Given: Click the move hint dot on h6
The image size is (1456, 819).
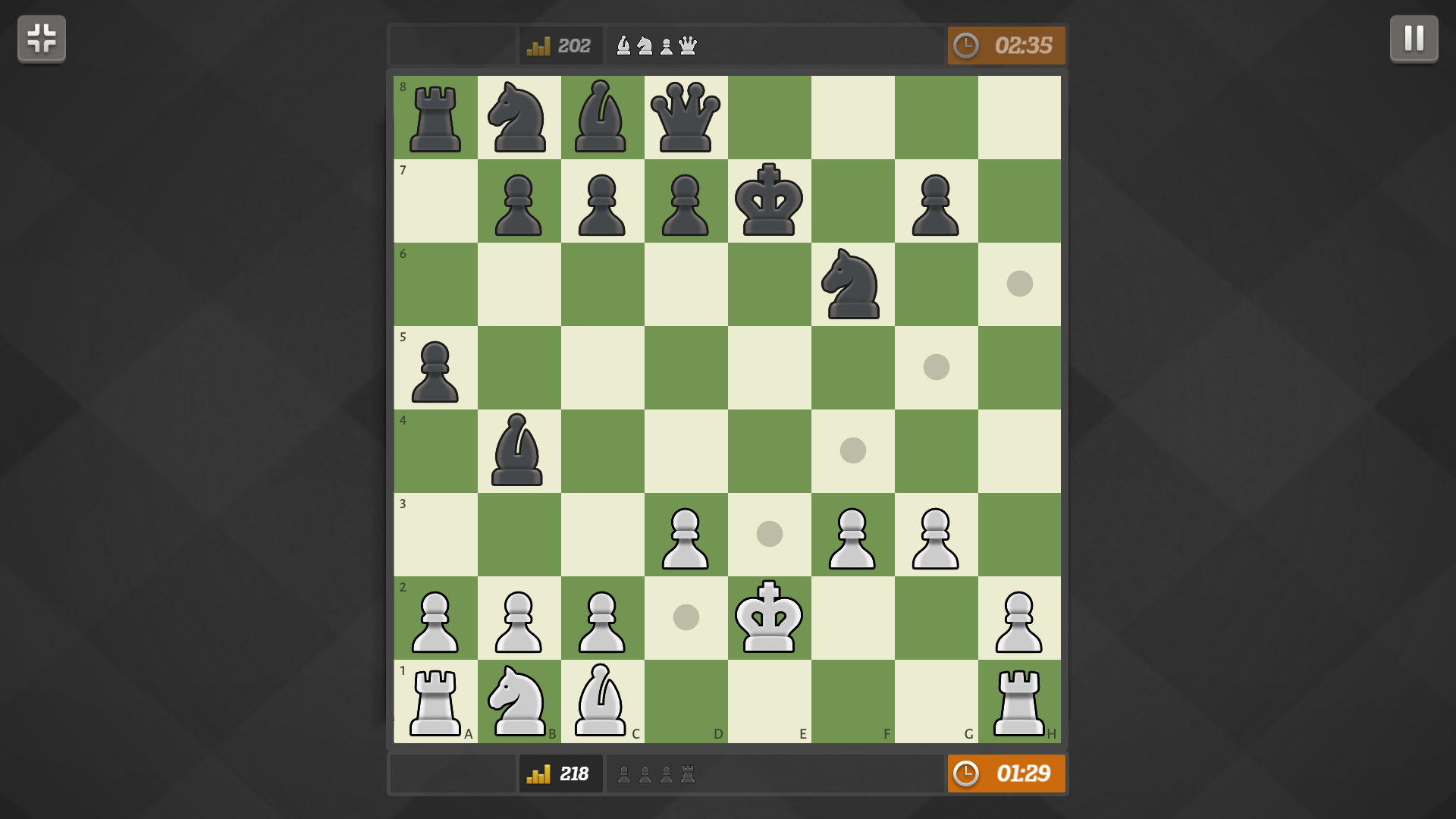Looking at the screenshot, I should (x=1020, y=283).
